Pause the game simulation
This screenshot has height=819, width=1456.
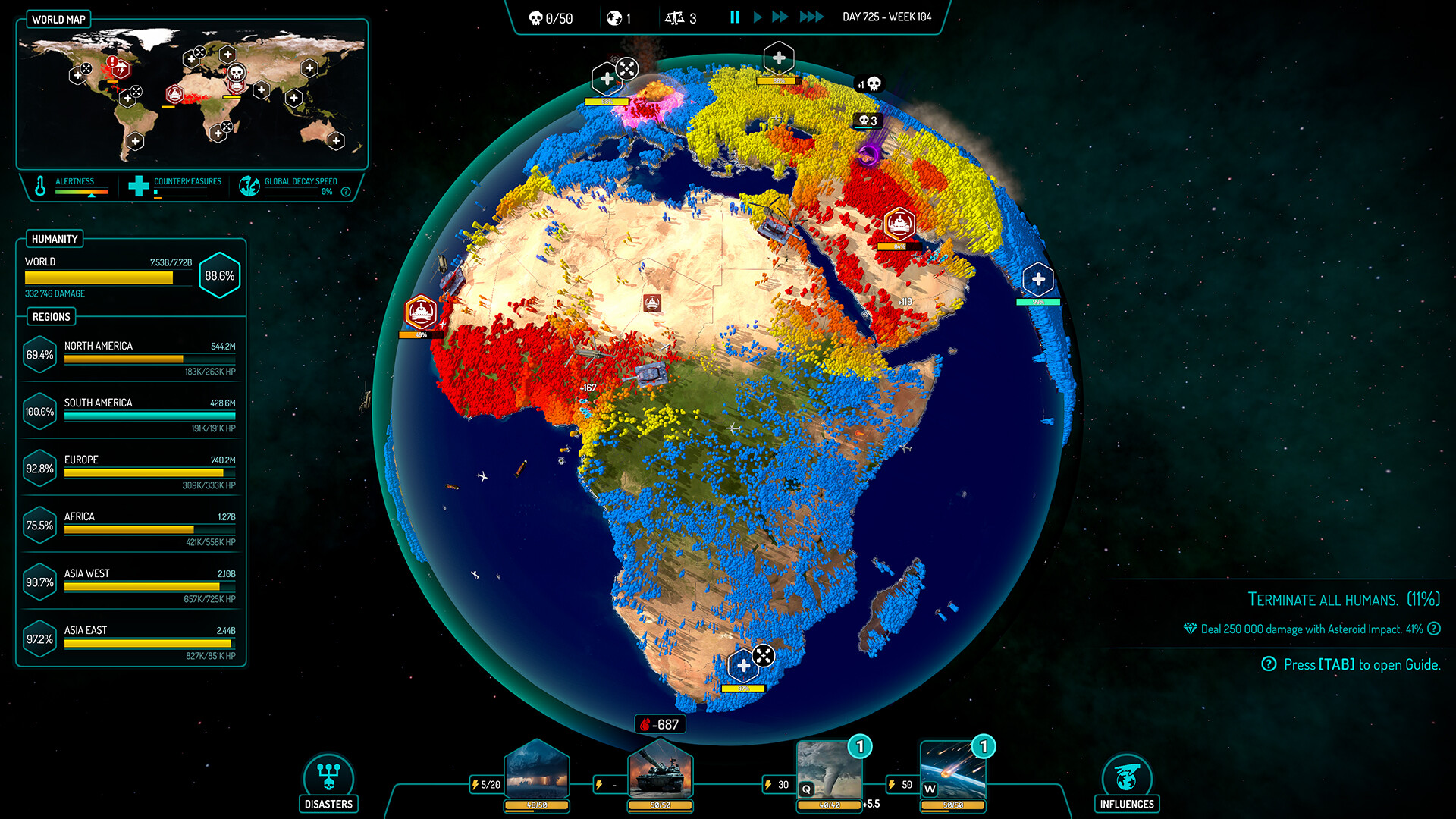pyautogui.click(x=735, y=17)
